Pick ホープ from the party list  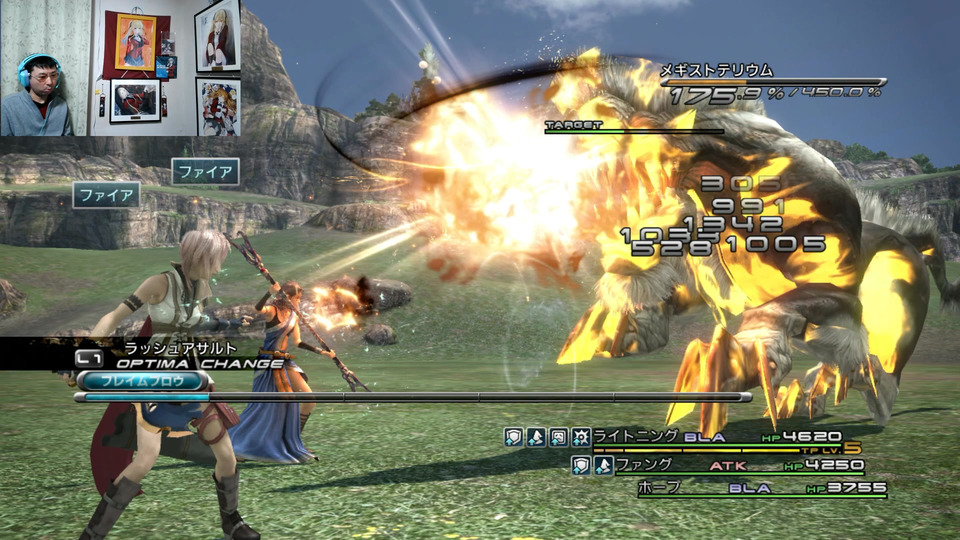click(x=661, y=488)
